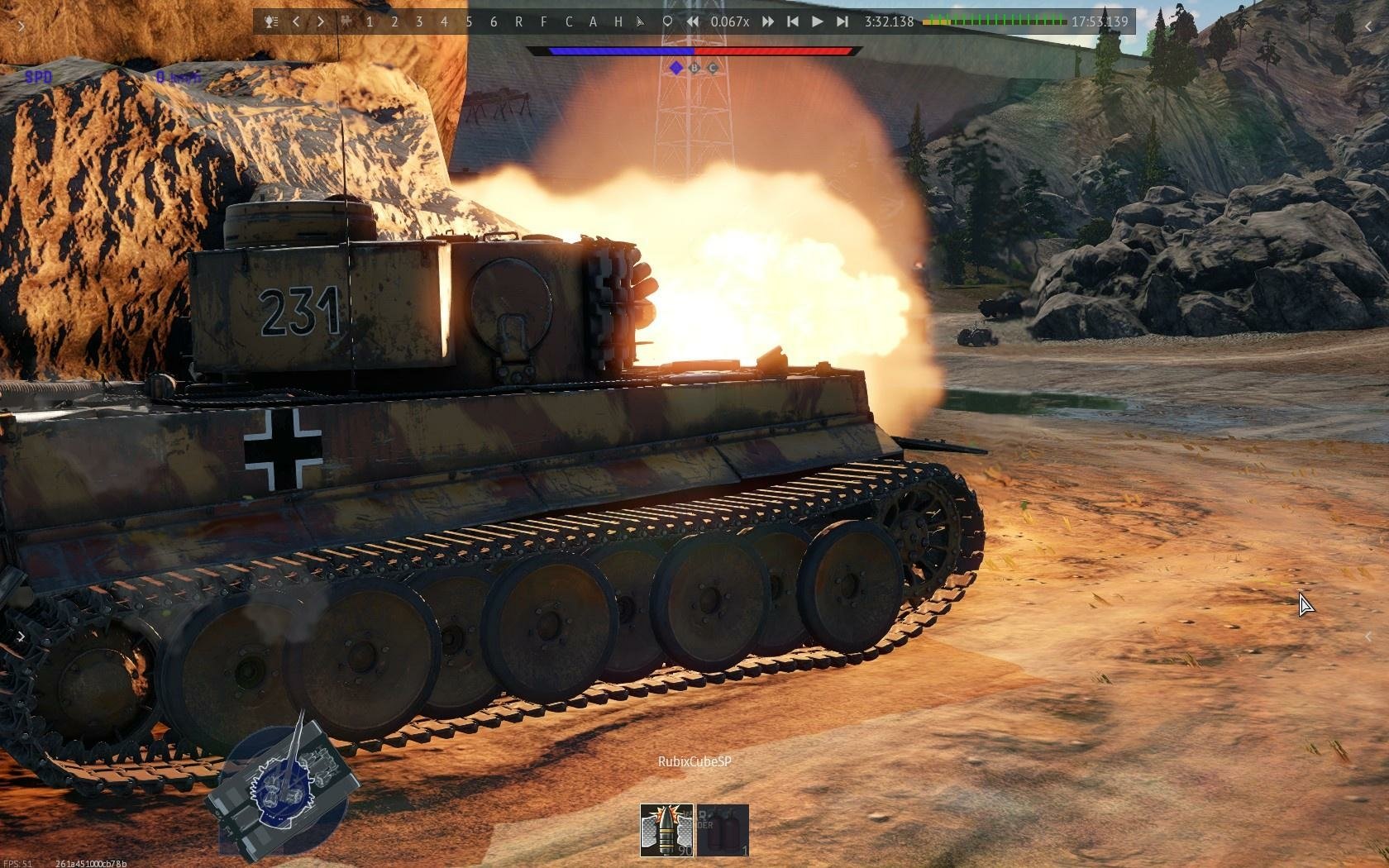Click the fast-forward icon in the playback controls
Viewport: 1389px width, 868px height.
tap(767, 22)
